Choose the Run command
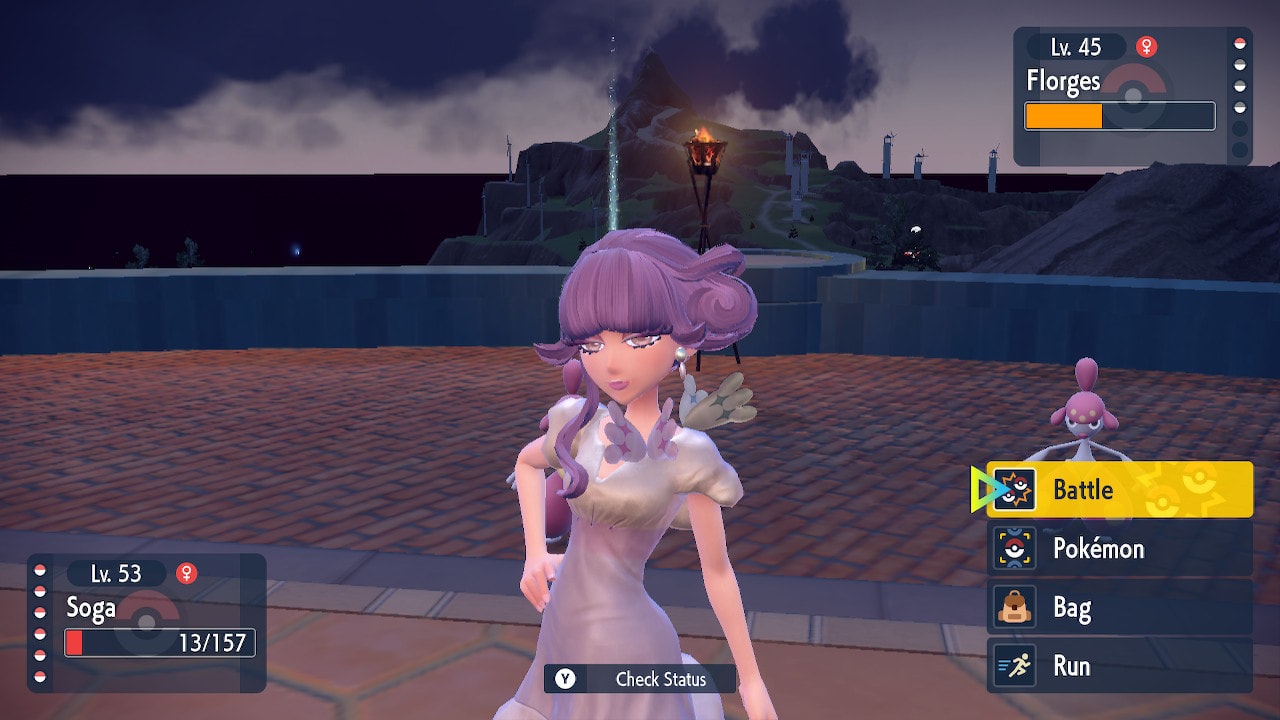The height and width of the screenshot is (720, 1280). click(1120, 666)
